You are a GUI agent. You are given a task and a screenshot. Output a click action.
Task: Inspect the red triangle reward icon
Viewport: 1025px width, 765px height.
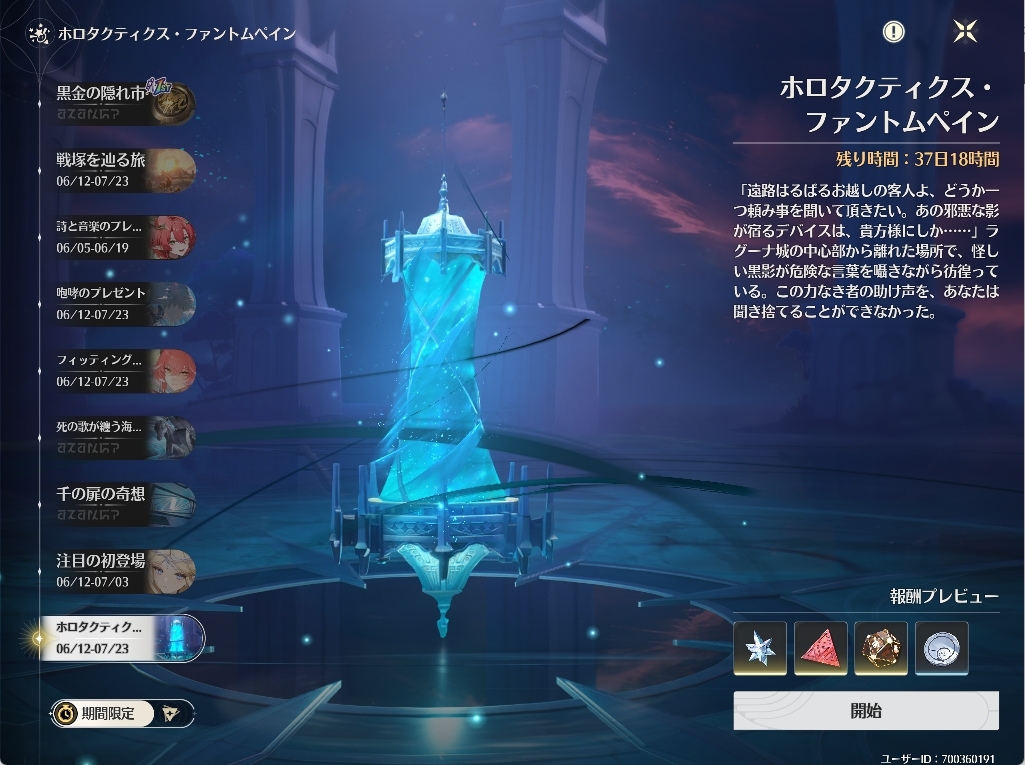coord(821,648)
